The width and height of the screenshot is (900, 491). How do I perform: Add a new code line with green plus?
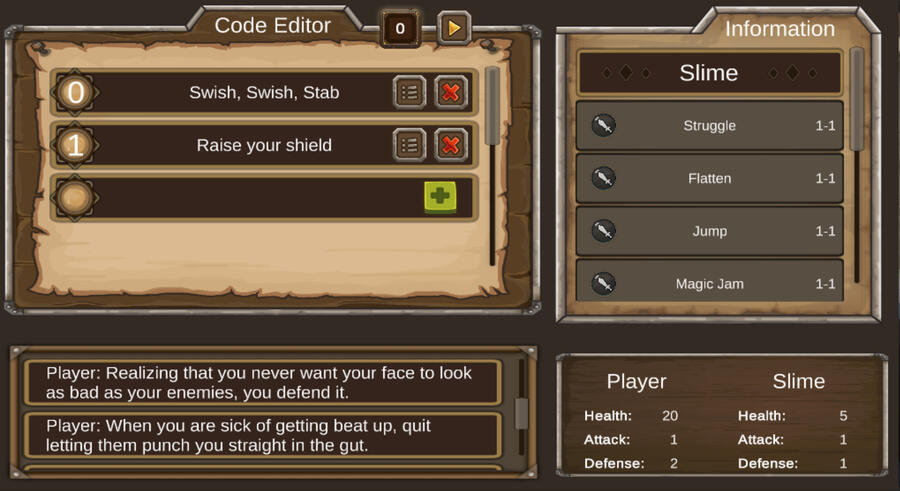439,197
